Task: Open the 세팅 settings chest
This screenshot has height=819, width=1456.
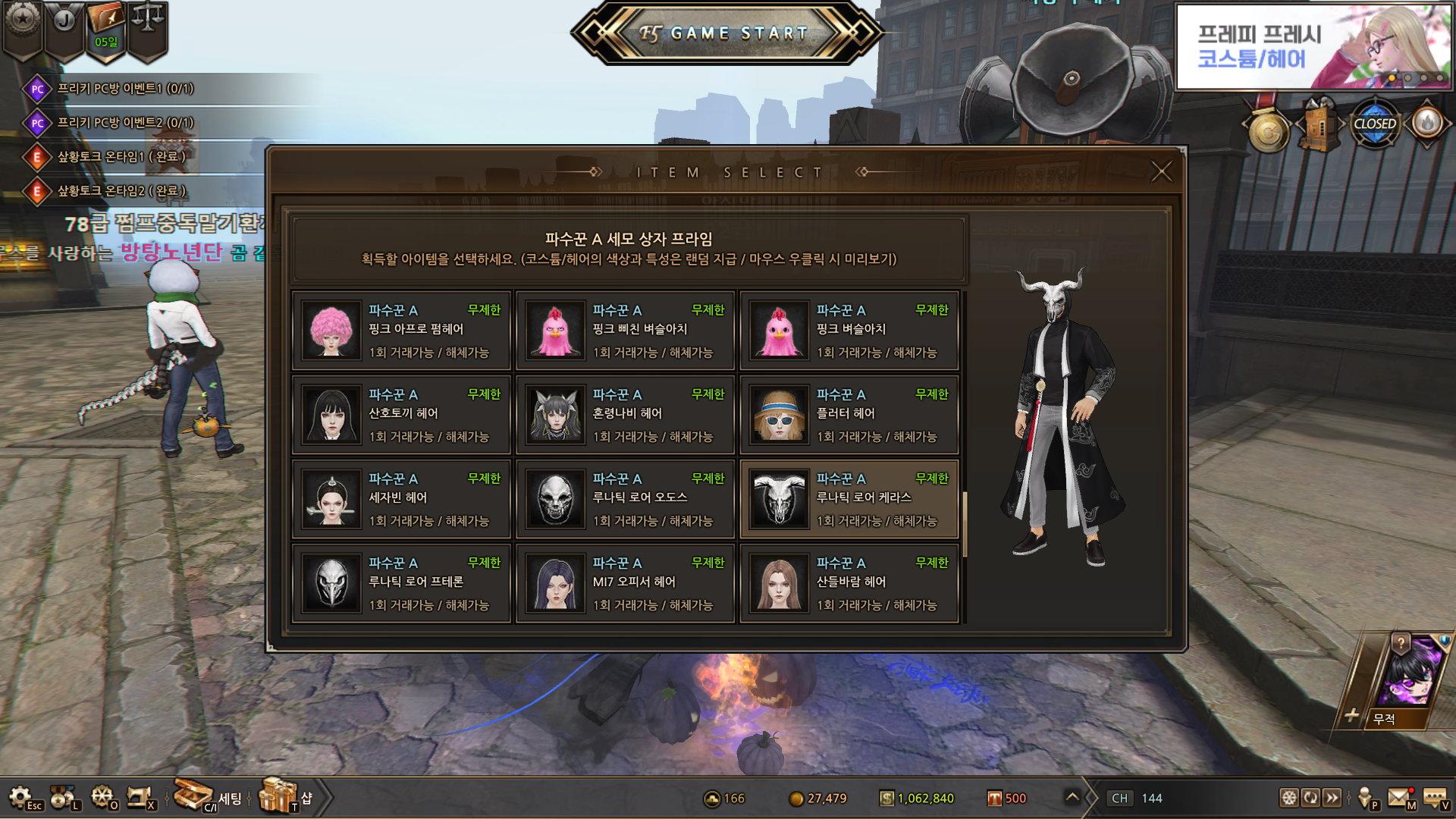Action: tap(206, 796)
